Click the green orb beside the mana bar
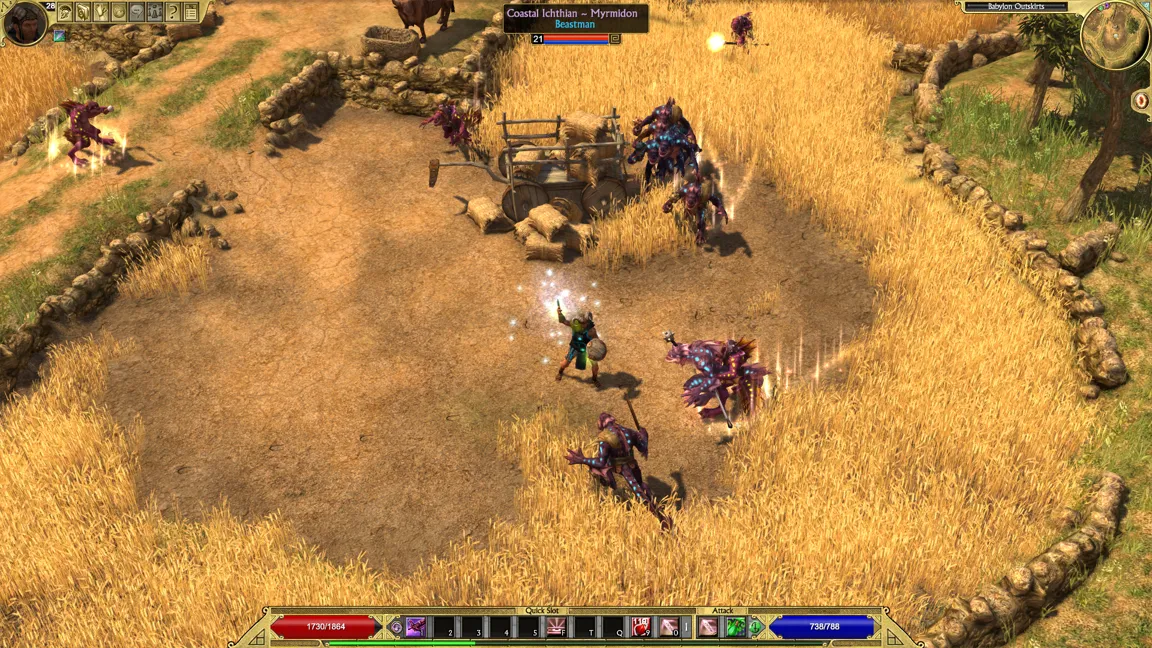 tap(757, 628)
